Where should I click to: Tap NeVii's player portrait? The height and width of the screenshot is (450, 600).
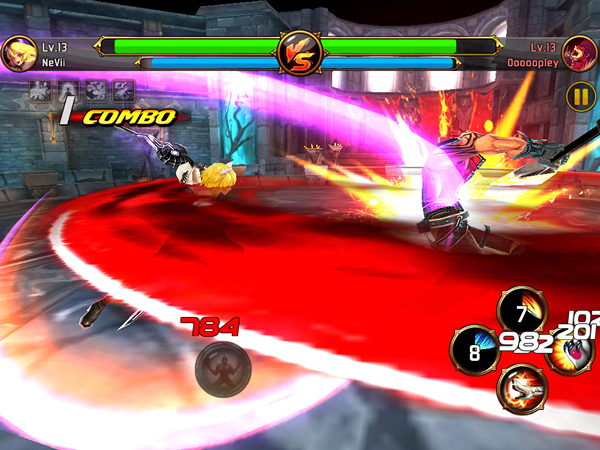click(x=18, y=53)
